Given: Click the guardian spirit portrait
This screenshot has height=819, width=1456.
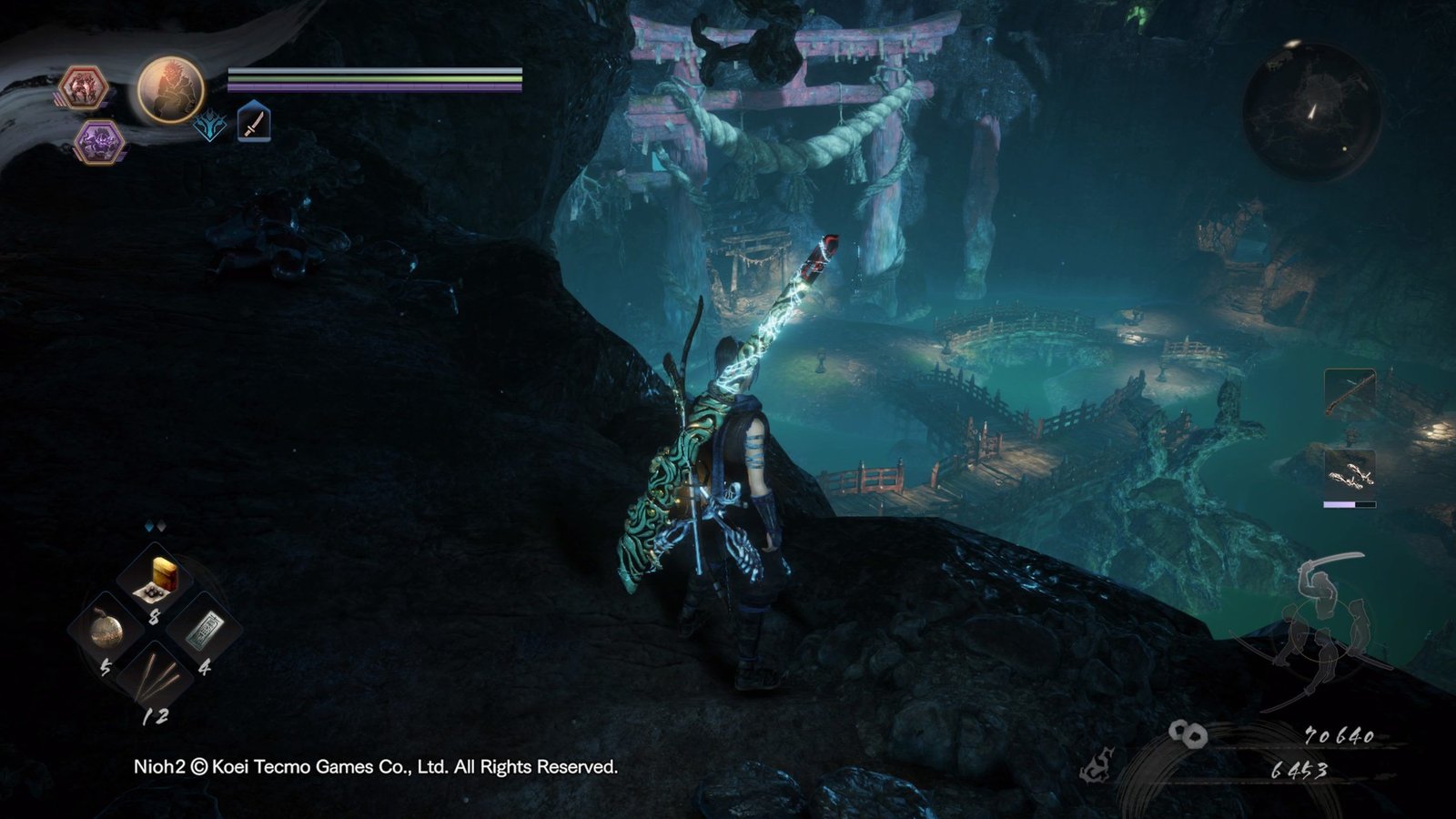Looking at the screenshot, I should (170, 89).
